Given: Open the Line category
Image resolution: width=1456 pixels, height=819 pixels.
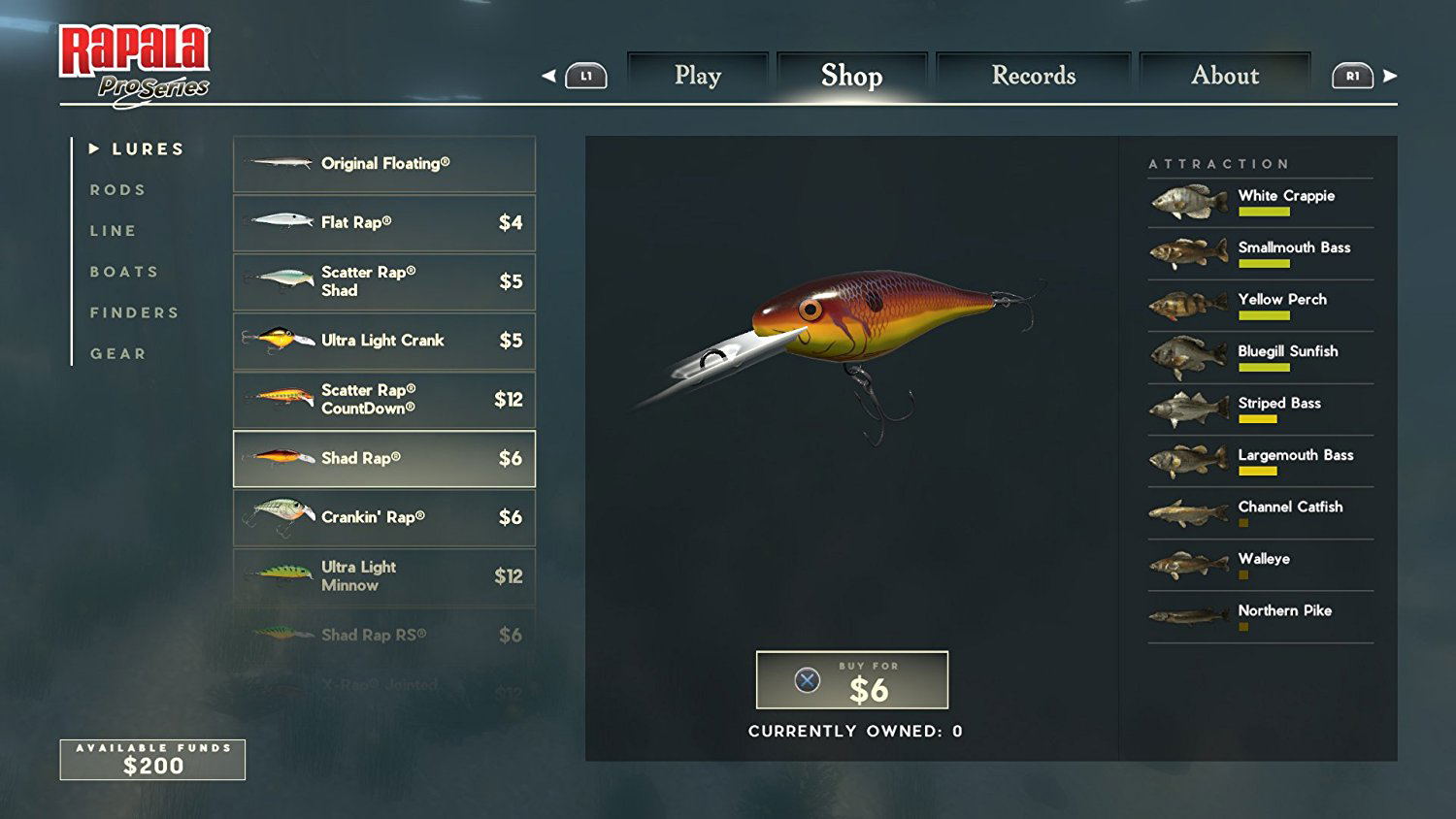Looking at the screenshot, I should pos(114,231).
